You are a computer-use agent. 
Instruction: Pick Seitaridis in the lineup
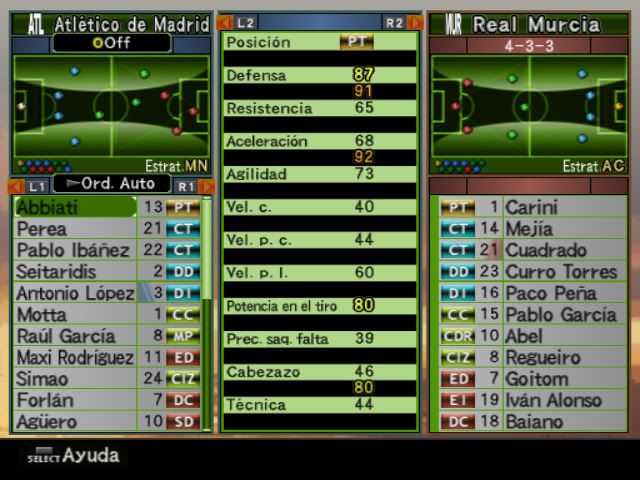(x=75, y=271)
